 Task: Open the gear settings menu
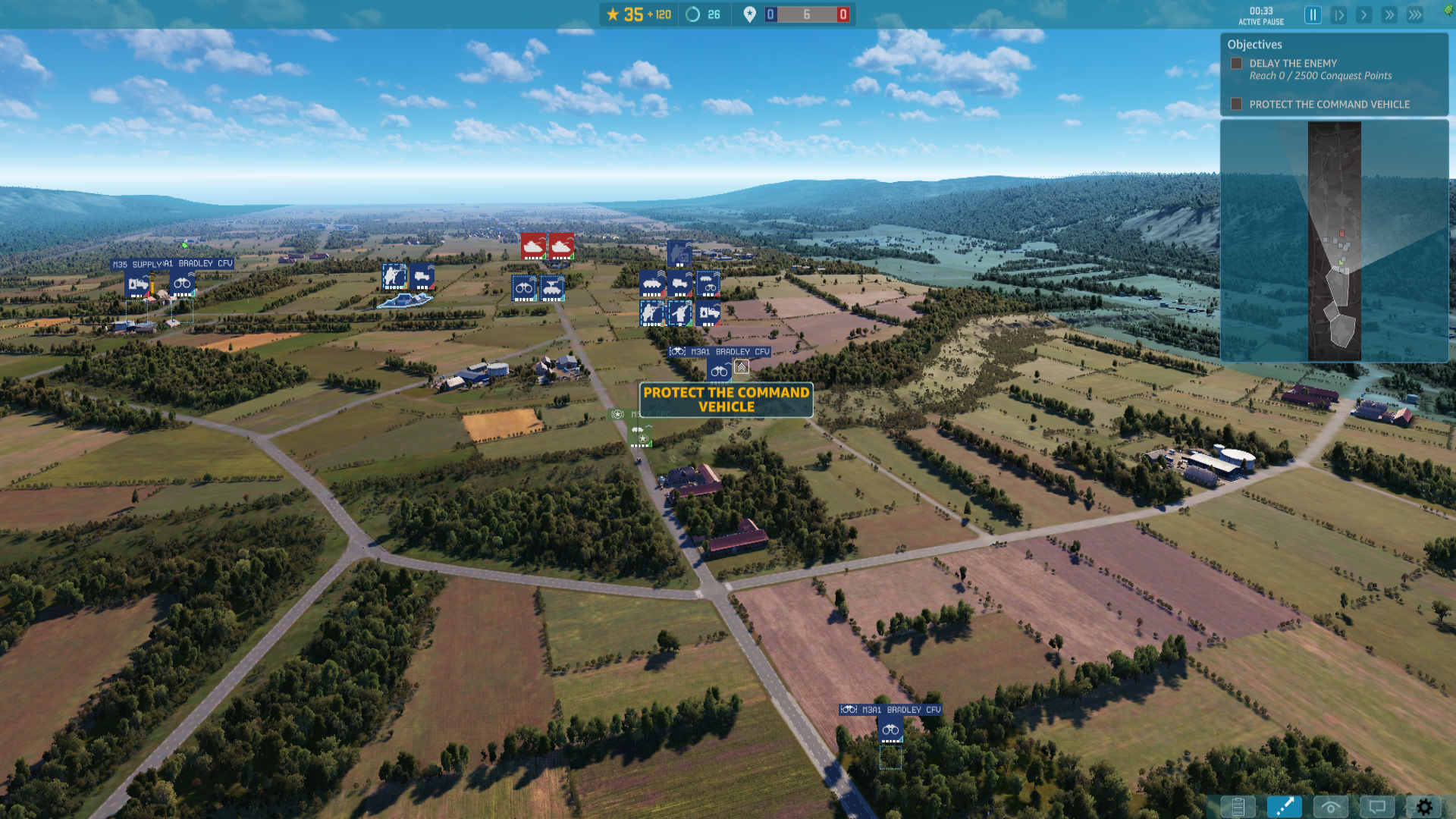[x=1424, y=807]
